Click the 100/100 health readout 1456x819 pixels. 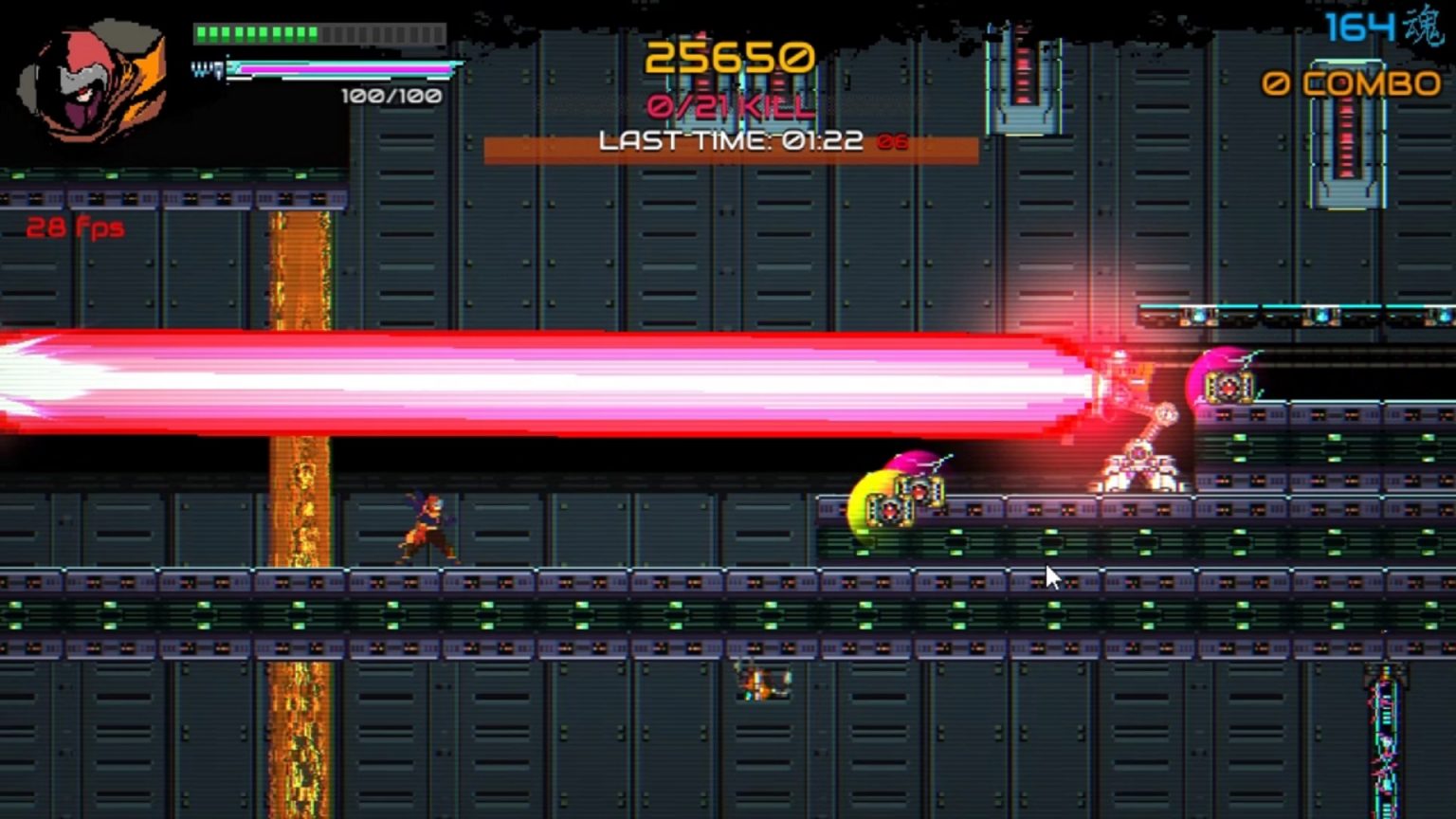click(x=387, y=95)
